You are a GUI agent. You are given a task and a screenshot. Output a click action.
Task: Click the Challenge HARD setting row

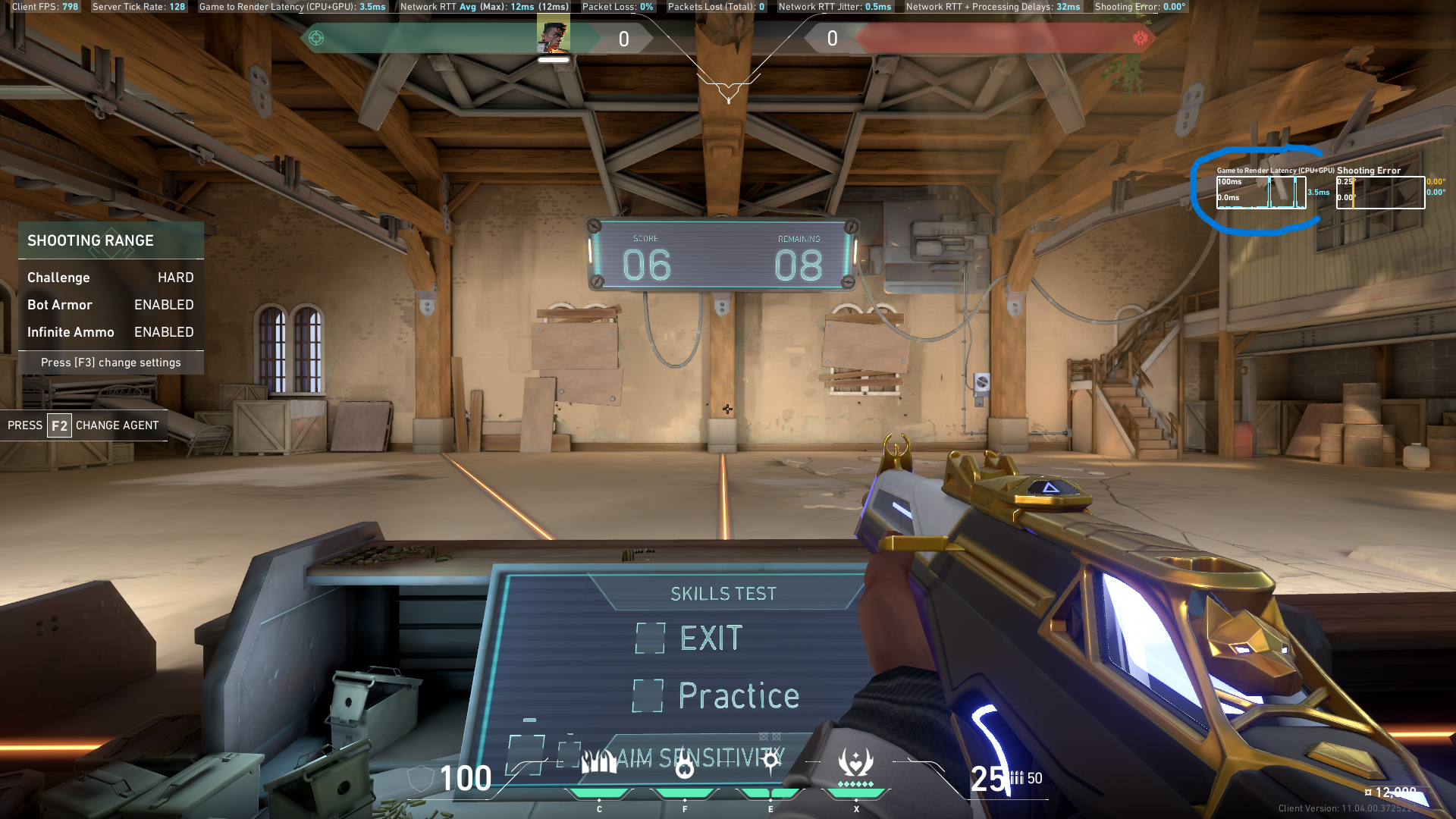111,278
